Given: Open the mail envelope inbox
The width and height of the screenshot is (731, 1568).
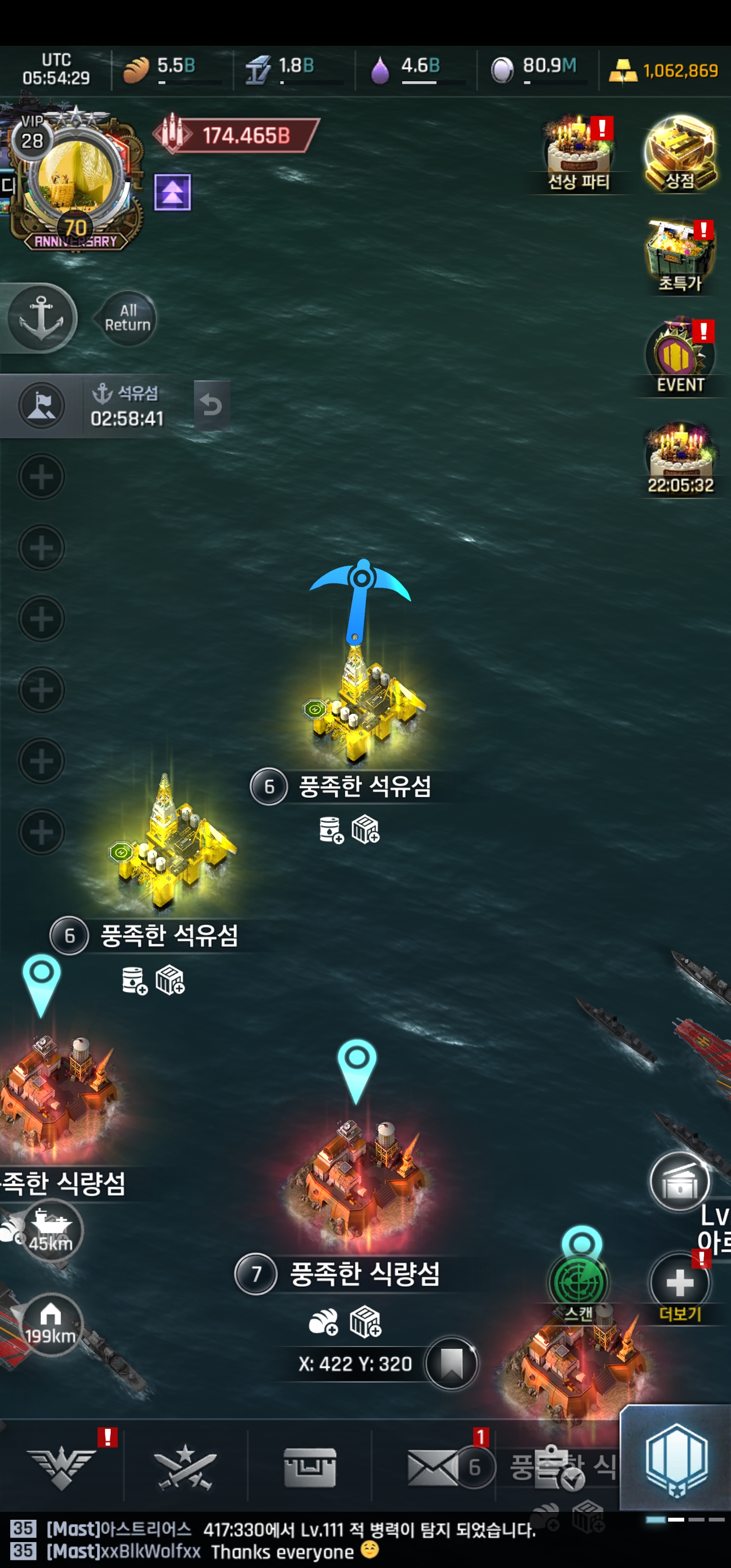Looking at the screenshot, I should [433, 1467].
